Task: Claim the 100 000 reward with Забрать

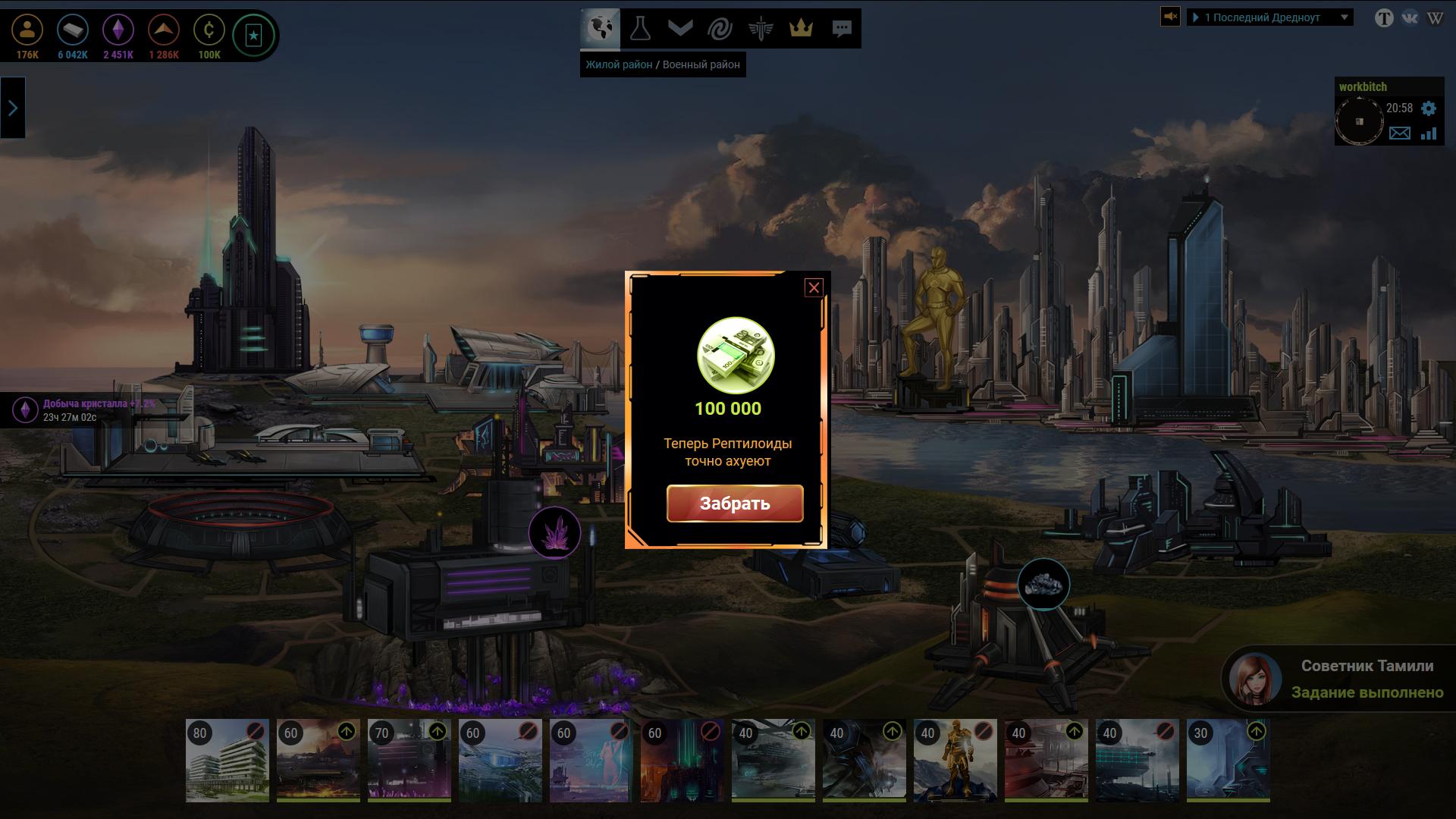Action: pyautogui.click(x=734, y=504)
